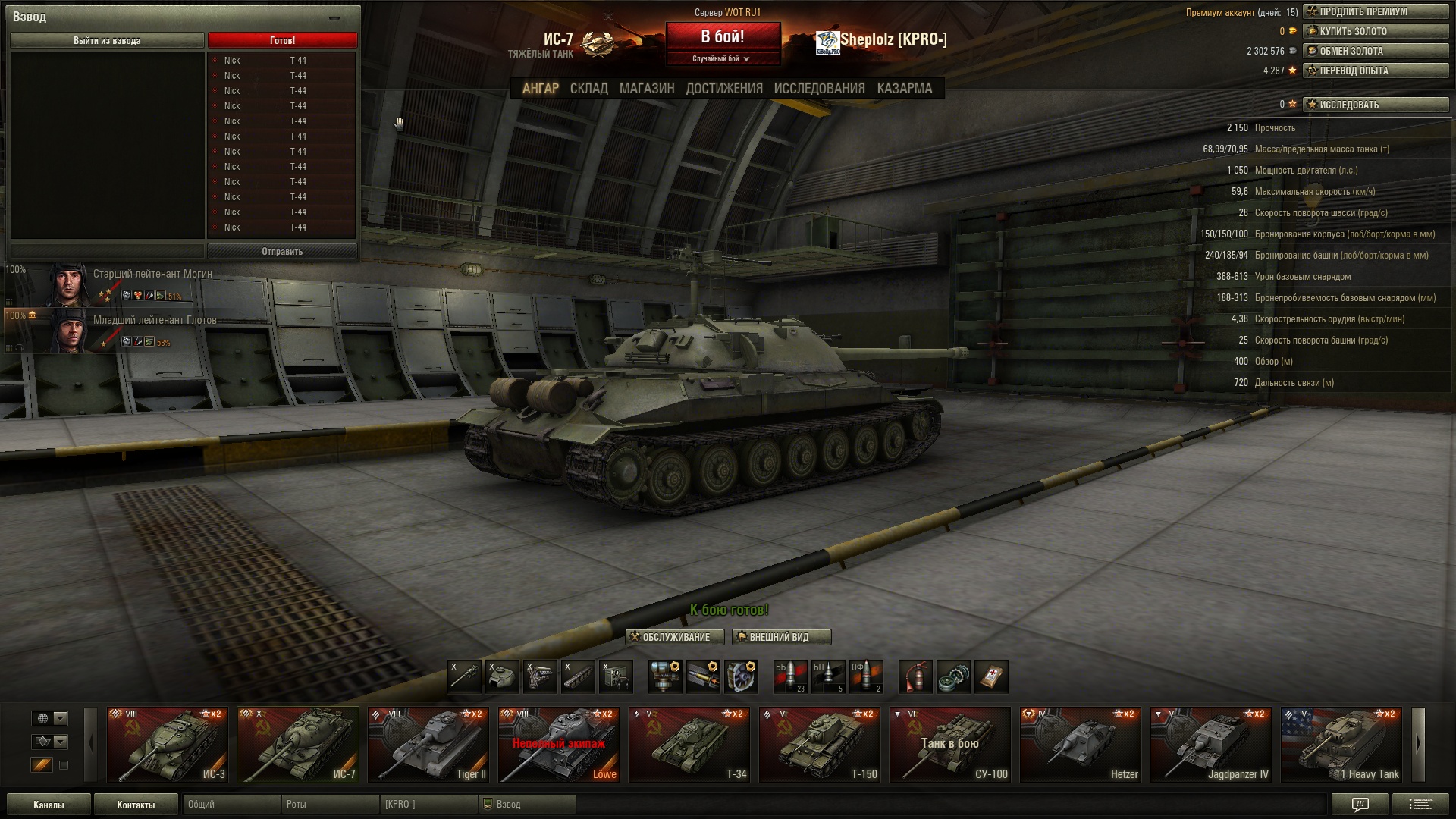Screen dimensions: 1456x819
Task: Open the ОБСЛУЖИВАНИЕ service button
Action: [669, 637]
